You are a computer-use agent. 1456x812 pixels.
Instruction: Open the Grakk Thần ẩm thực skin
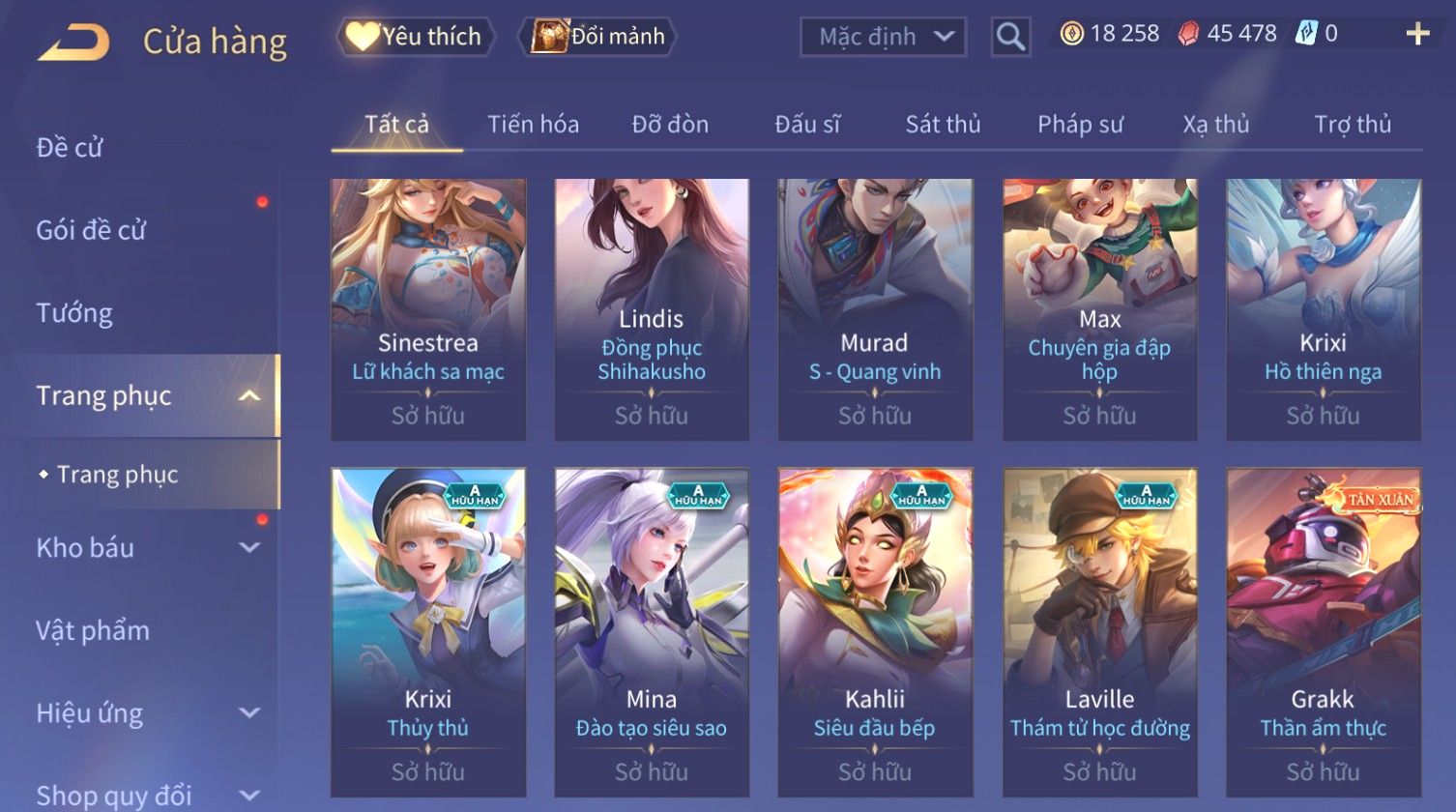point(1323,631)
